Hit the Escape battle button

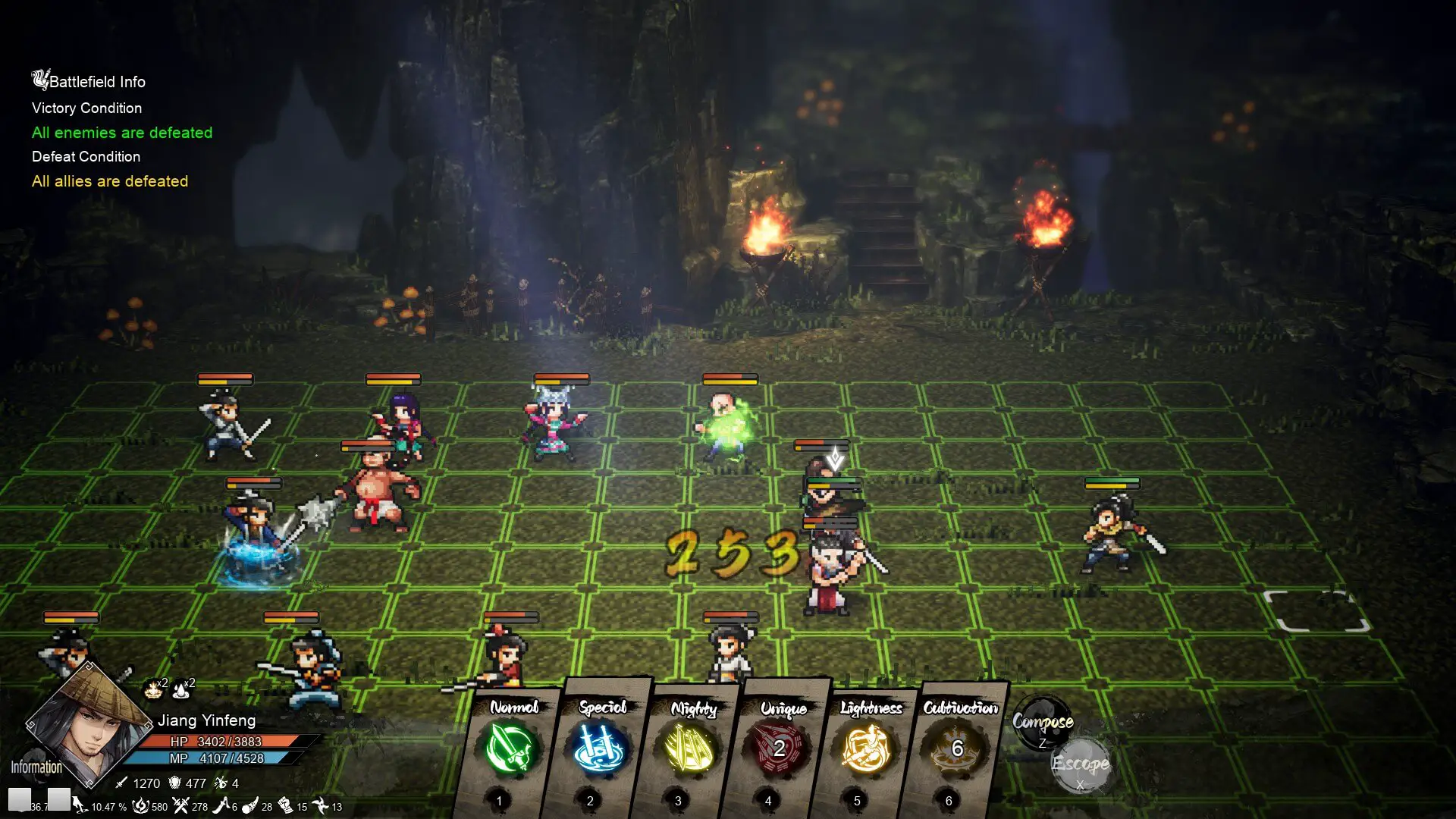(x=1081, y=764)
